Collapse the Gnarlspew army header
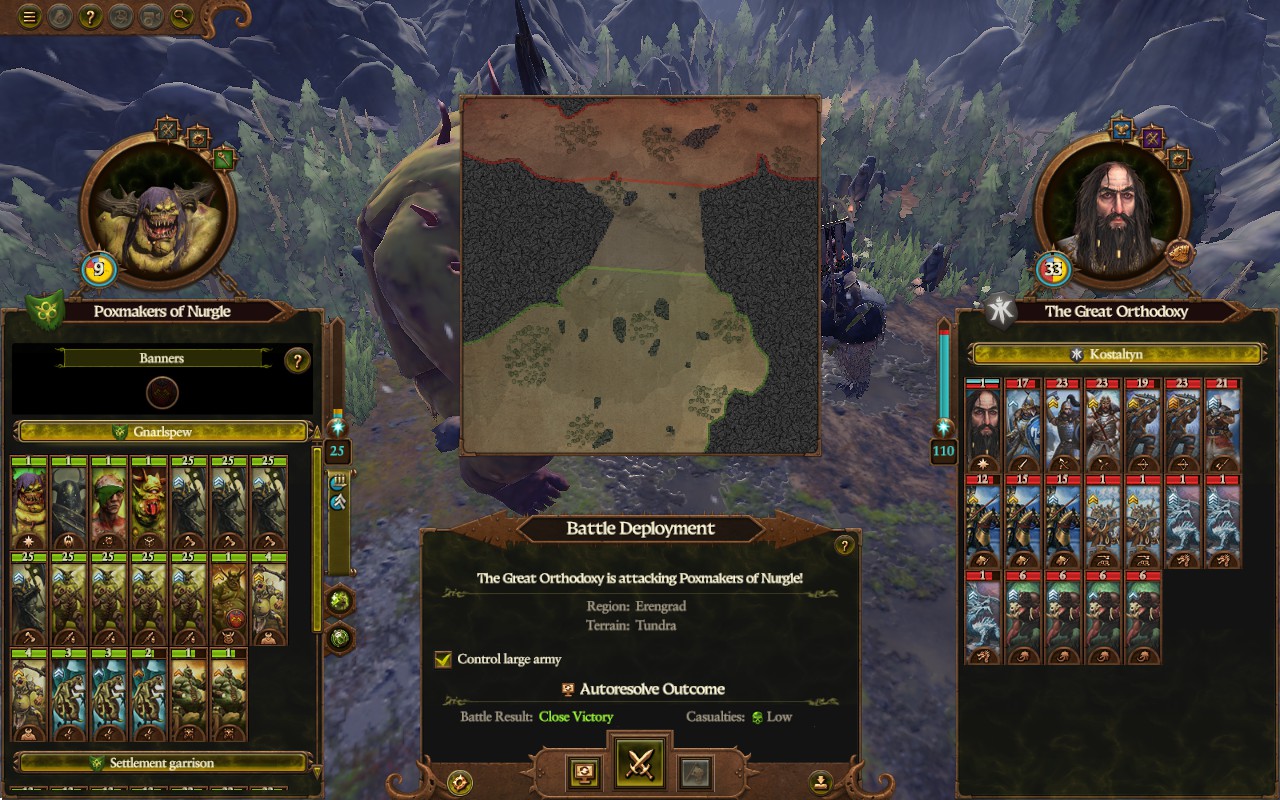Screen dimensions: 1280x800 click(160, 430)
